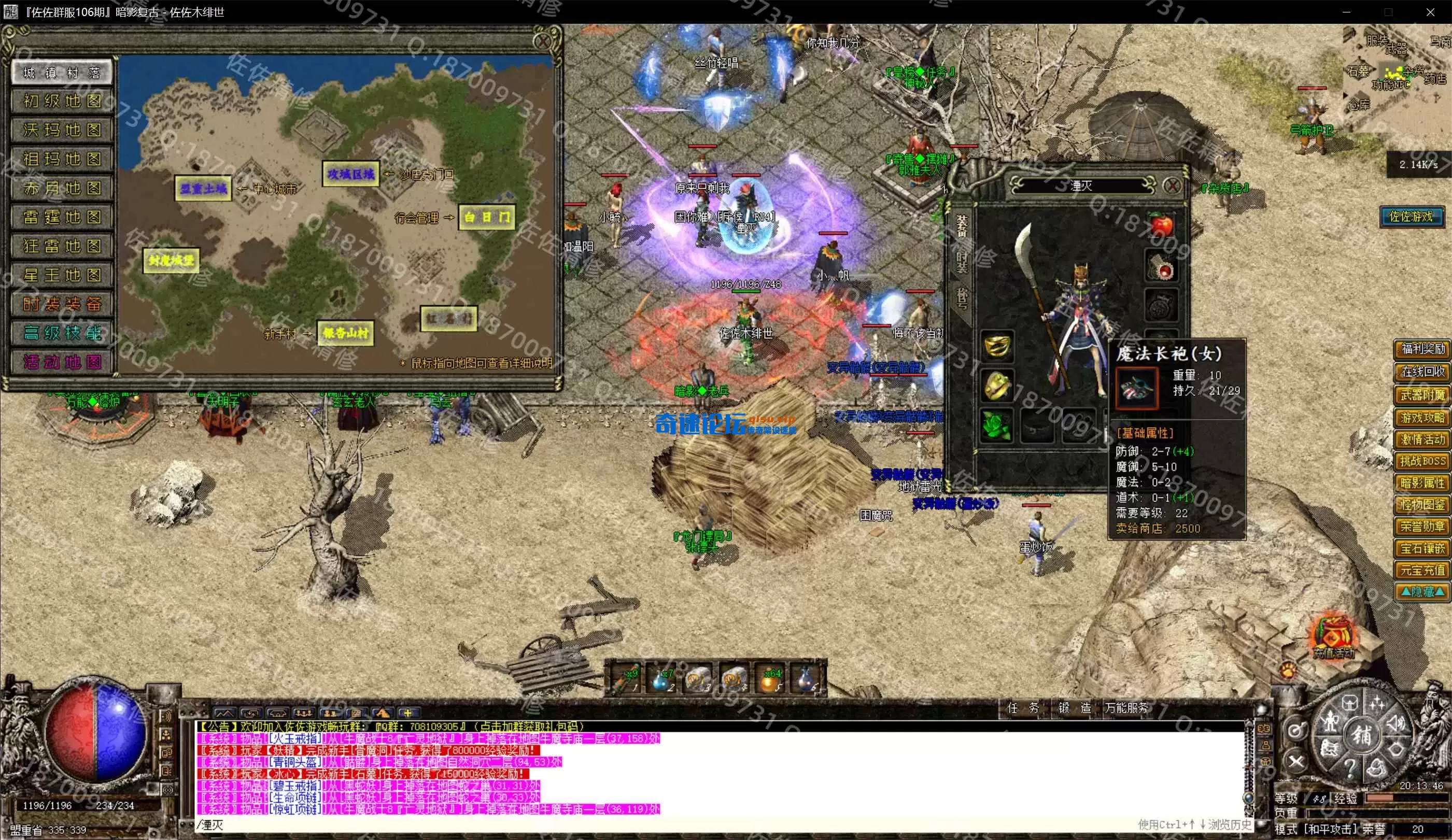Click the 白日门 location on the map
Screen dimensions: 1452x840
coord(486,217)
